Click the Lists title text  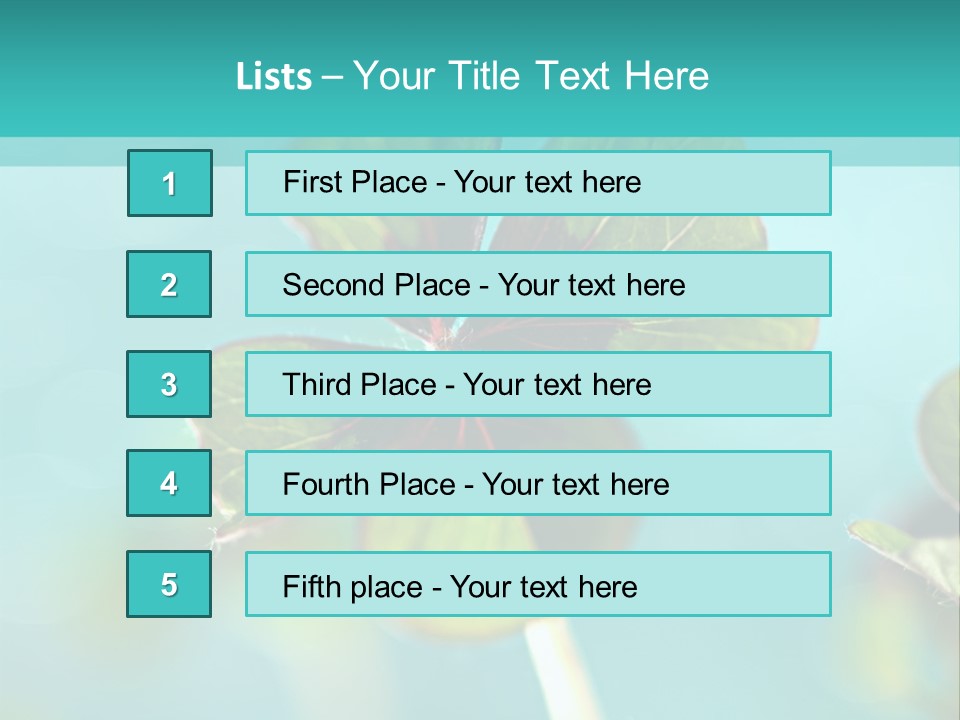pos(472,76)
